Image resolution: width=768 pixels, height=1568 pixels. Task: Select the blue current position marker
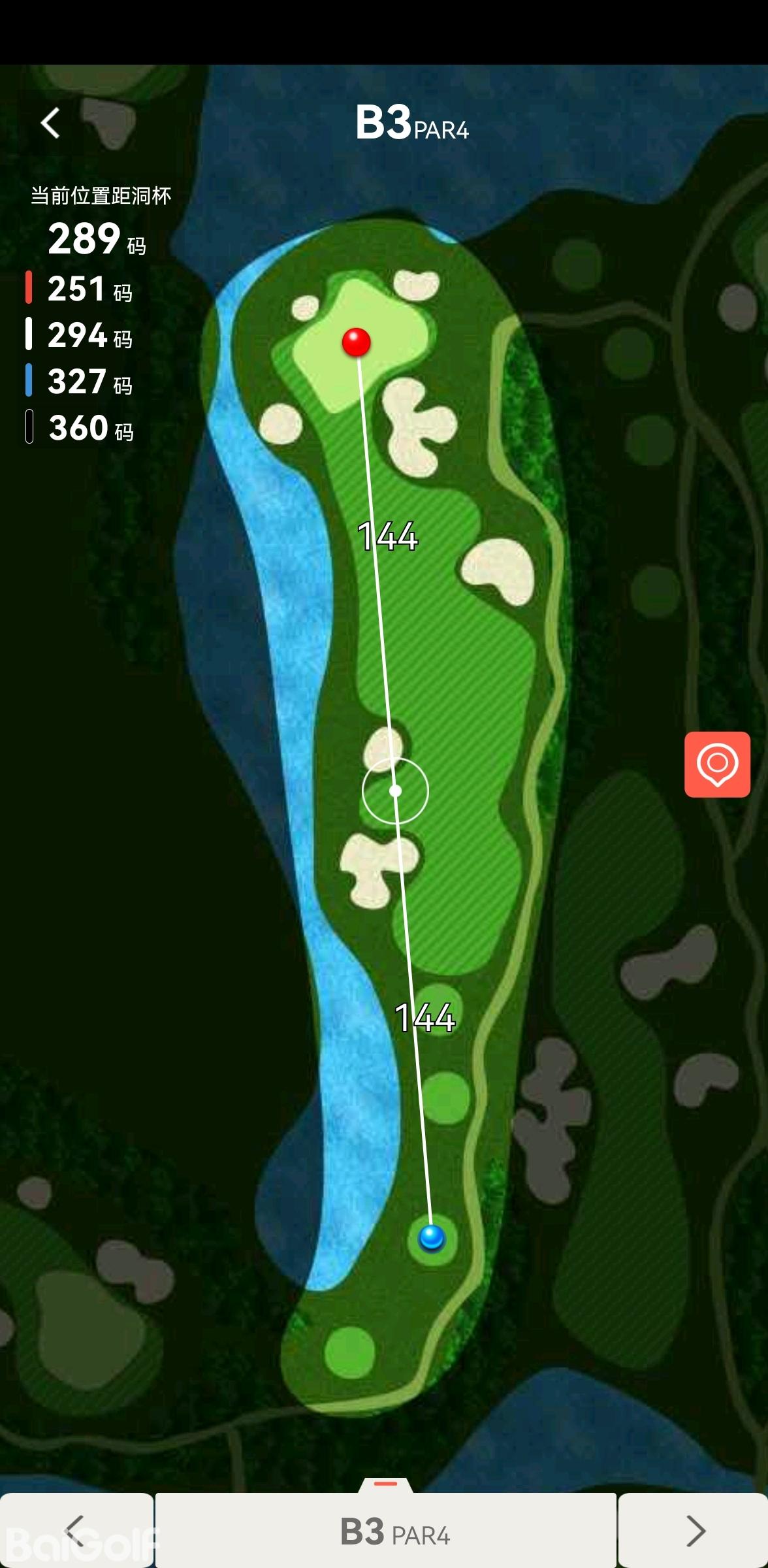click(432, 1237)
